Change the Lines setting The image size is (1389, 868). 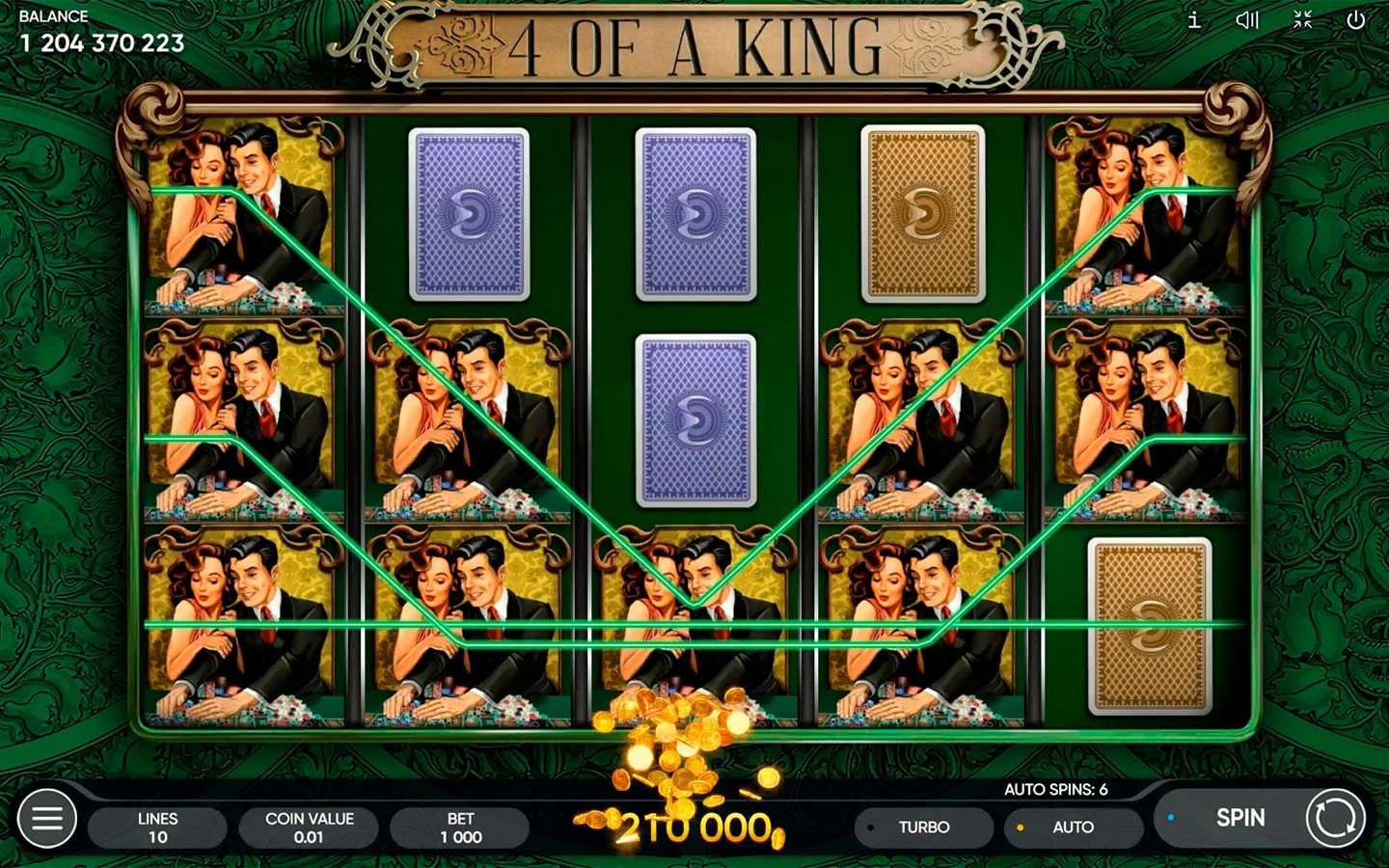[157, 827]
